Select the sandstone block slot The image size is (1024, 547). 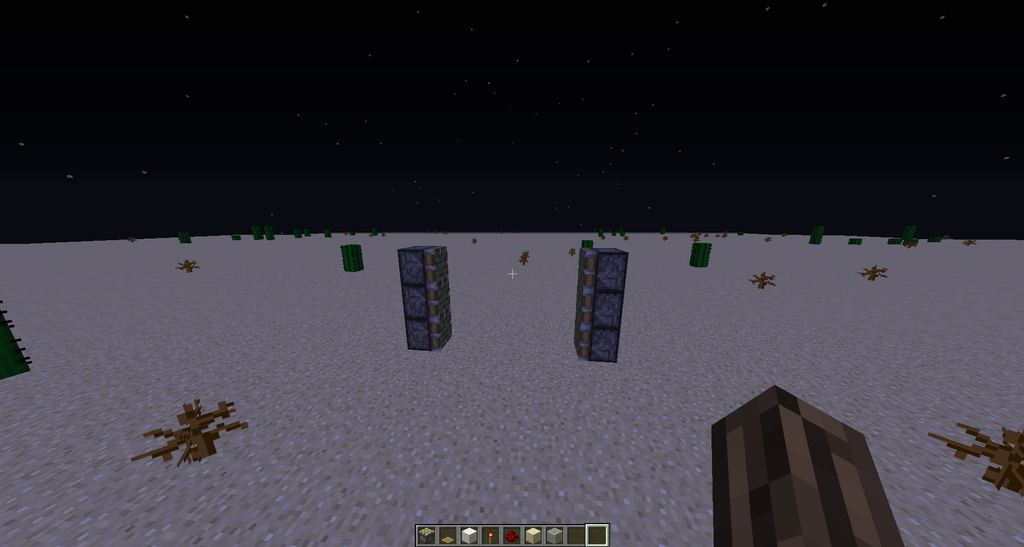[x=533, y=536]
